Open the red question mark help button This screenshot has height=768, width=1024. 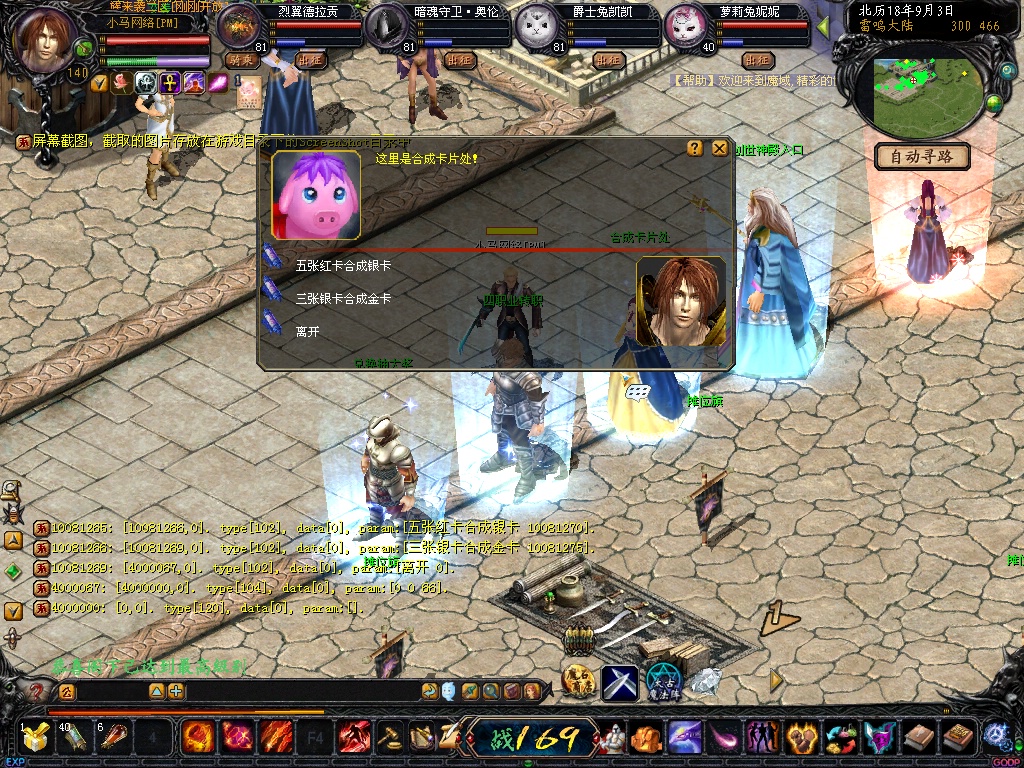point(38,691)
